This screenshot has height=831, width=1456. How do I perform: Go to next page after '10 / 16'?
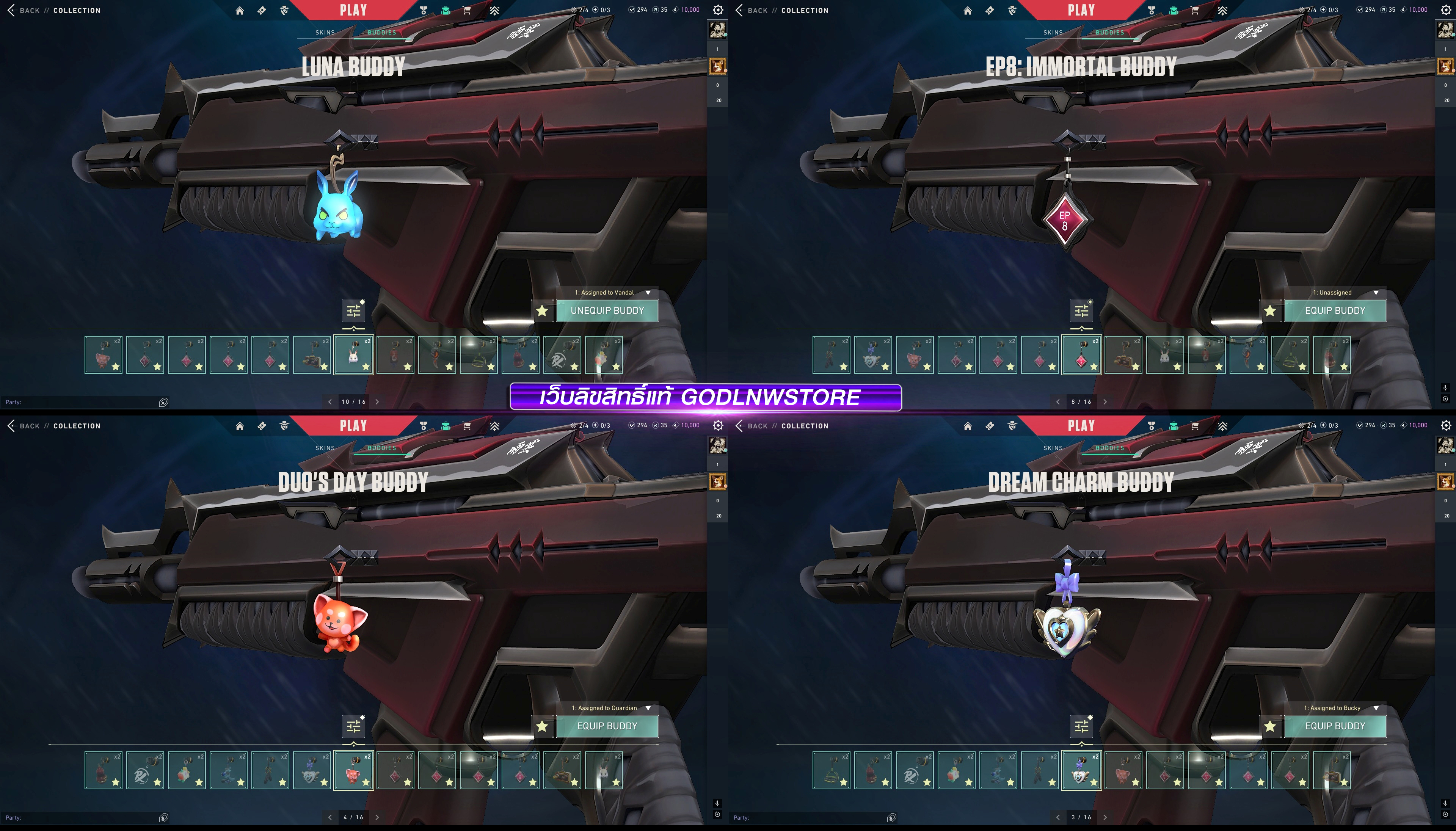[377, 402]
